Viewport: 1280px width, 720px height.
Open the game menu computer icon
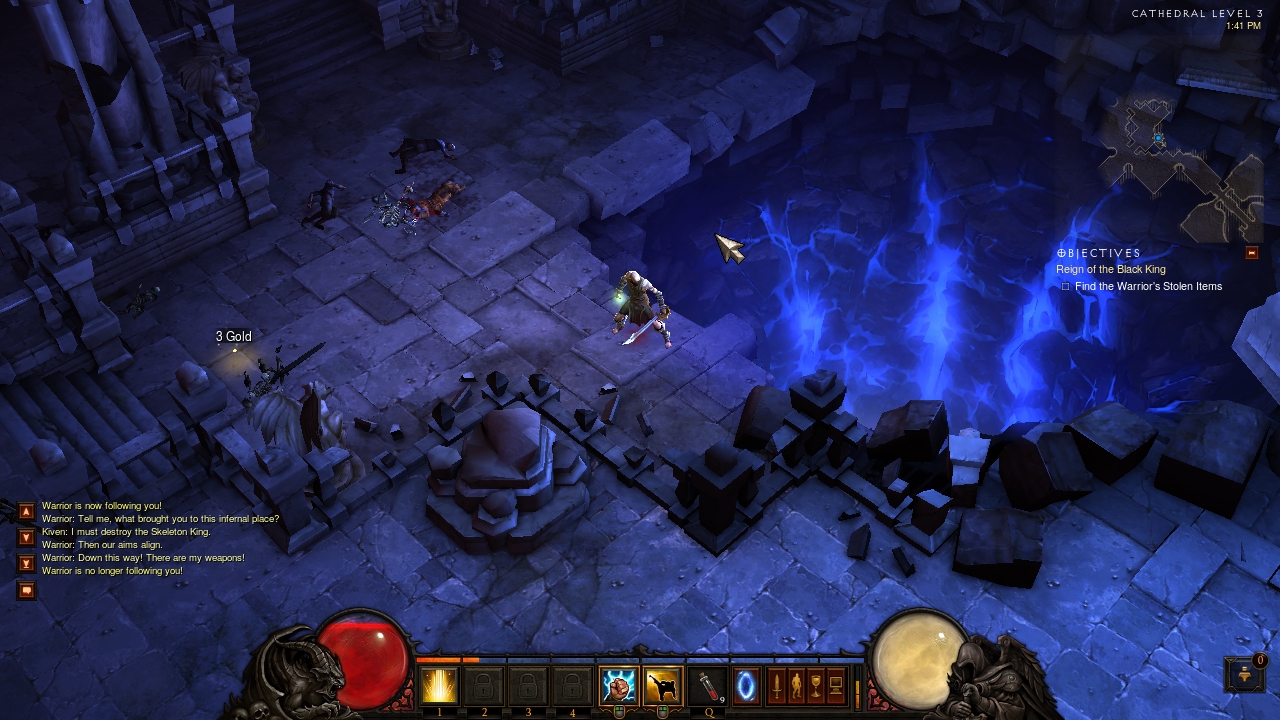point(836,686)
